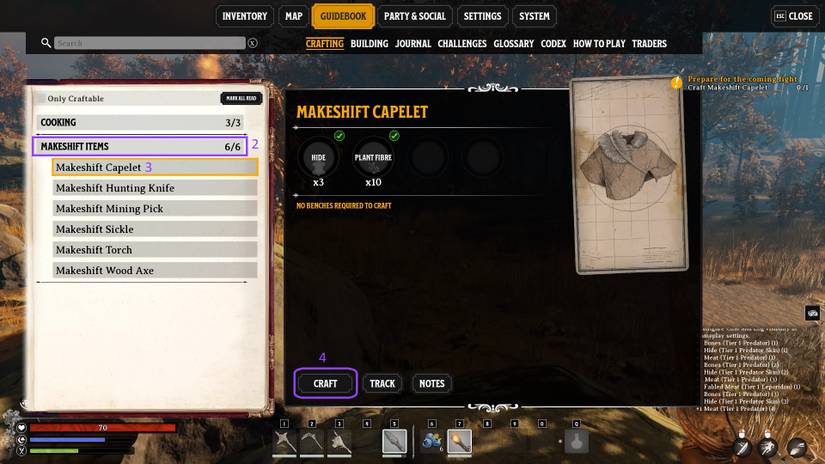Go to the Settings menu
Image resolution: width=825 pixels, height=464 pixels.
[x=482, y=16]
